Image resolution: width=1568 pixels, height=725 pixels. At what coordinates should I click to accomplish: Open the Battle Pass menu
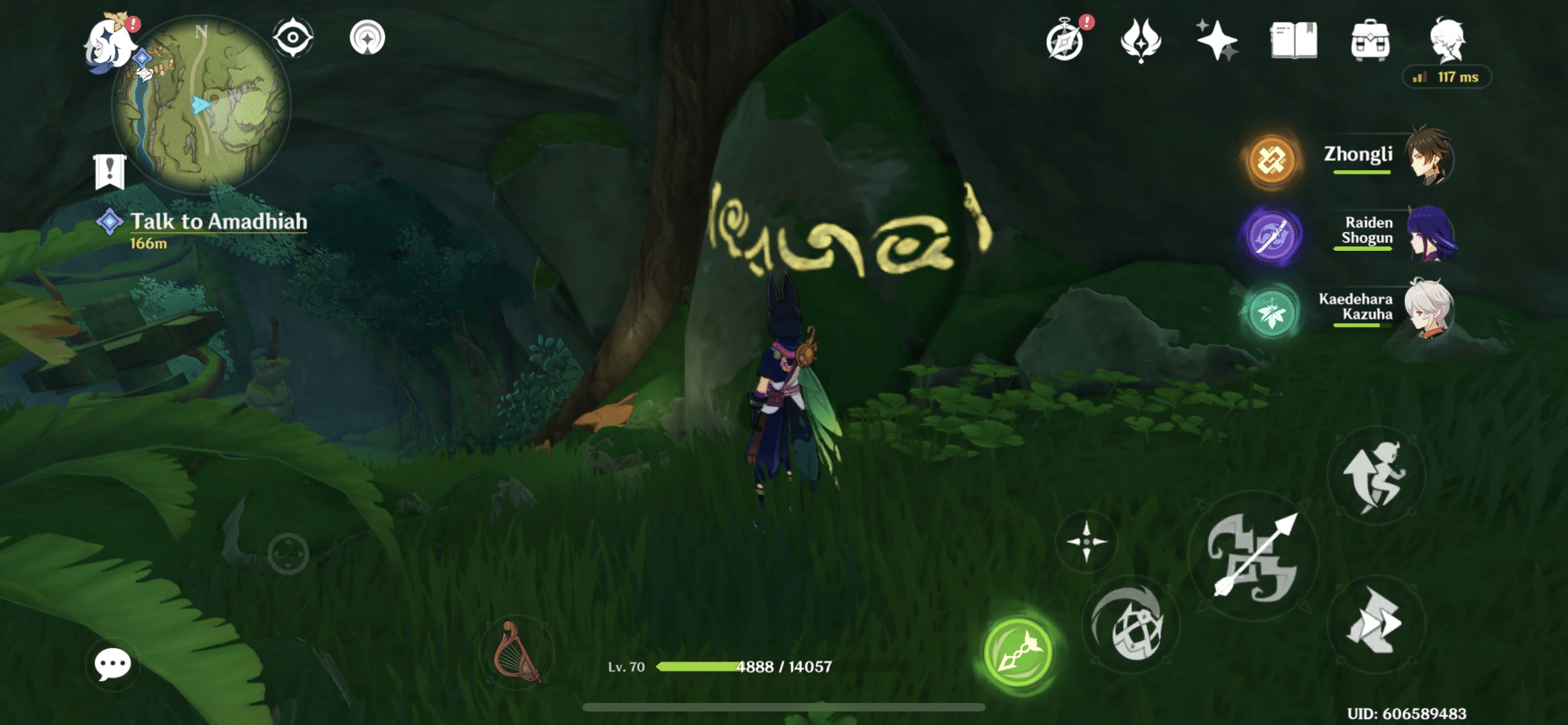[x=1141, y=42]
